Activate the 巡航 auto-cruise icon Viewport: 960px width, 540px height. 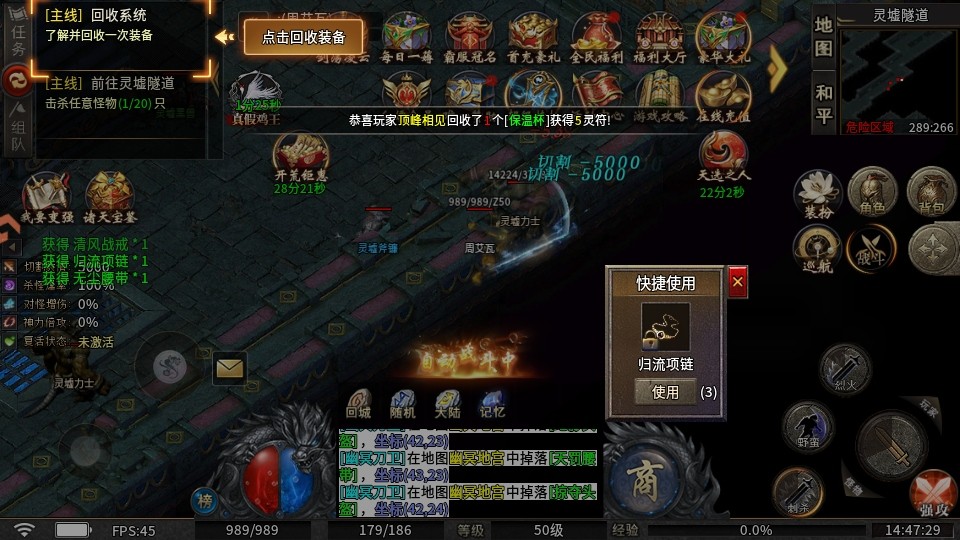(x=816, y=247)
